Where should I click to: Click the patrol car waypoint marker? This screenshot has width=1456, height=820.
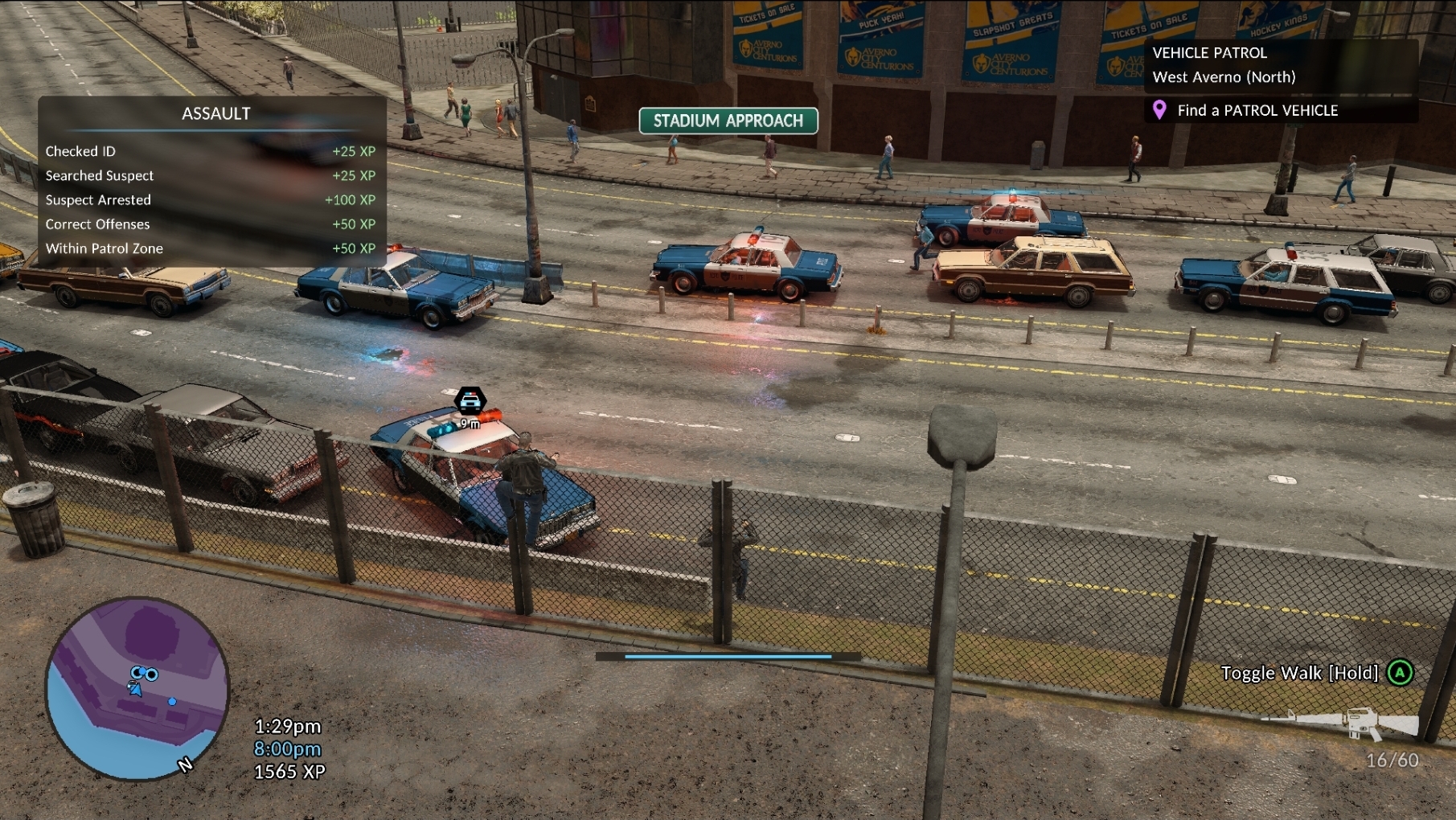[470, 400]
